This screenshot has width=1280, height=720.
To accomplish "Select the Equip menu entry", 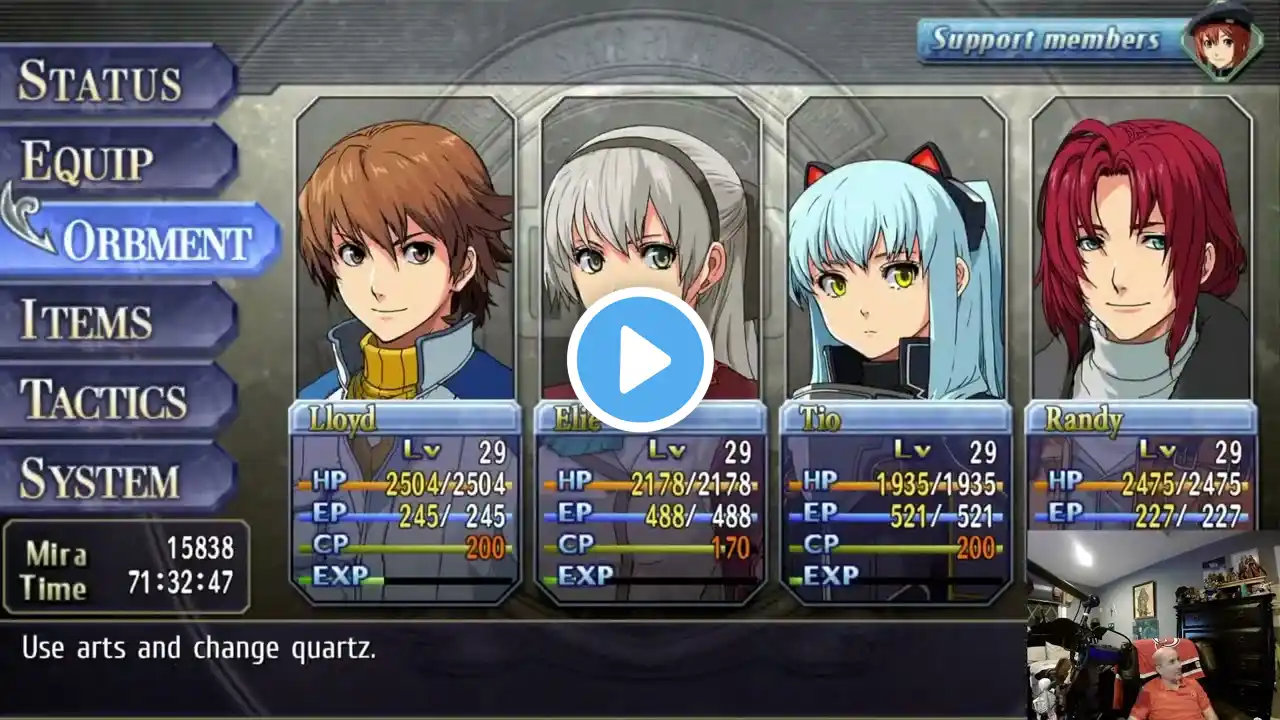I will click(x=88, y=161).
